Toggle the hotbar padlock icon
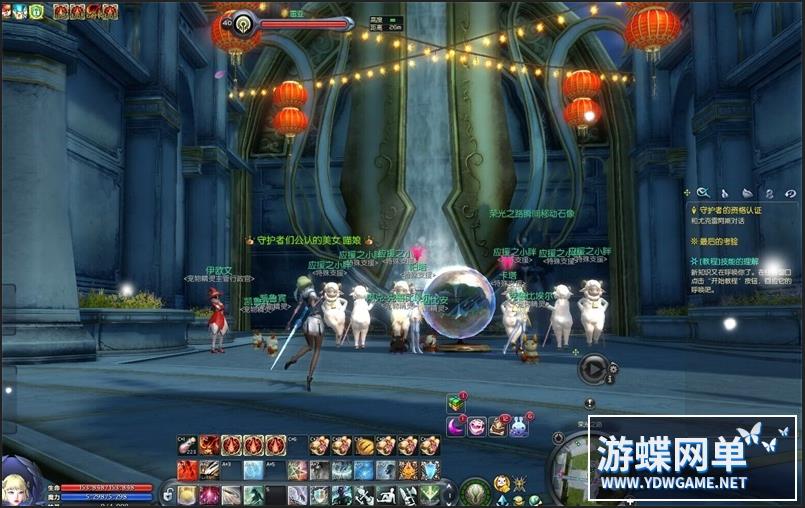The width and height of the screenshot is (805, 508). (x=168, y=494)
